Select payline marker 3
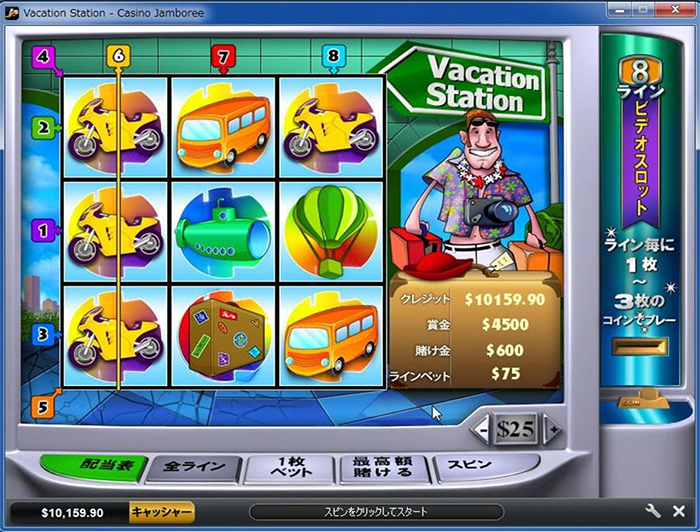700x532 pixels. (x=44, y=335)
